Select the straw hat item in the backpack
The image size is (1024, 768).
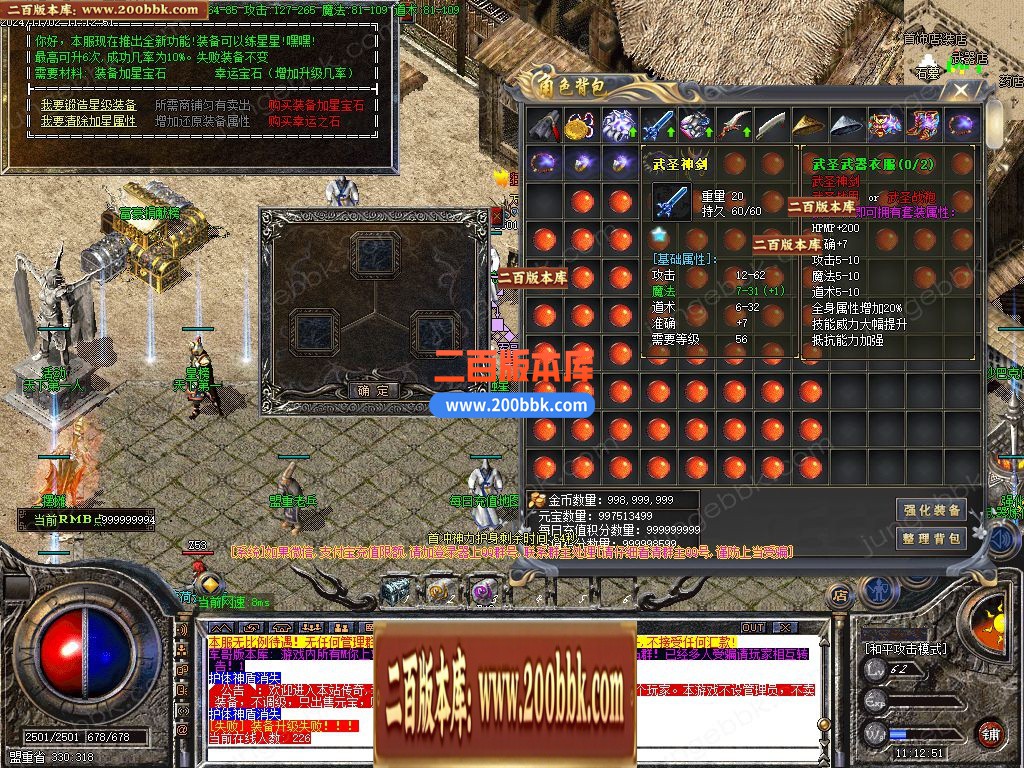(809, 126)
